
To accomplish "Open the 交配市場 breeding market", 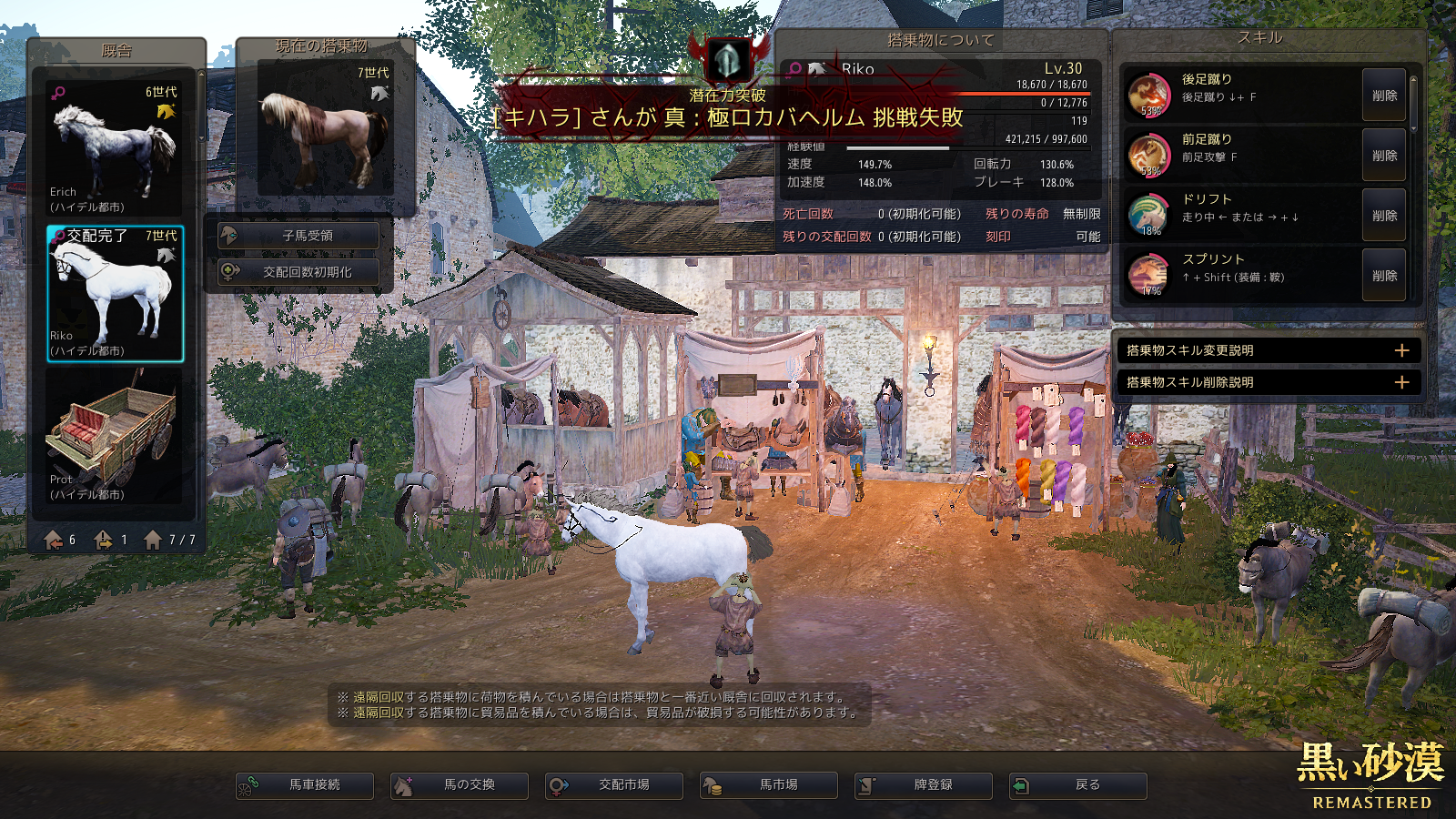I will [x=614, y=785].
